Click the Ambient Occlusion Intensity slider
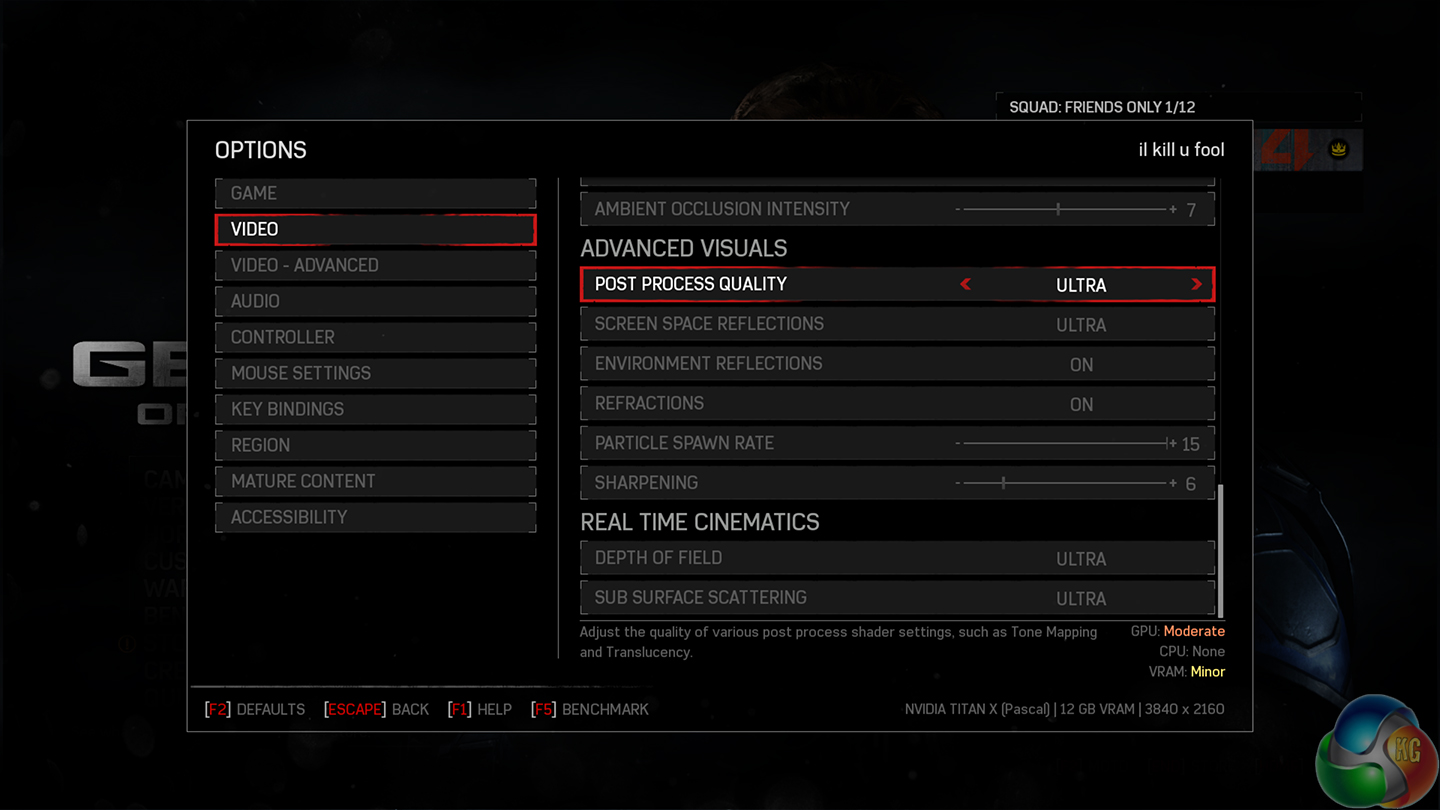Viewport: 1440px width, 810px height. click(1064, 209)
